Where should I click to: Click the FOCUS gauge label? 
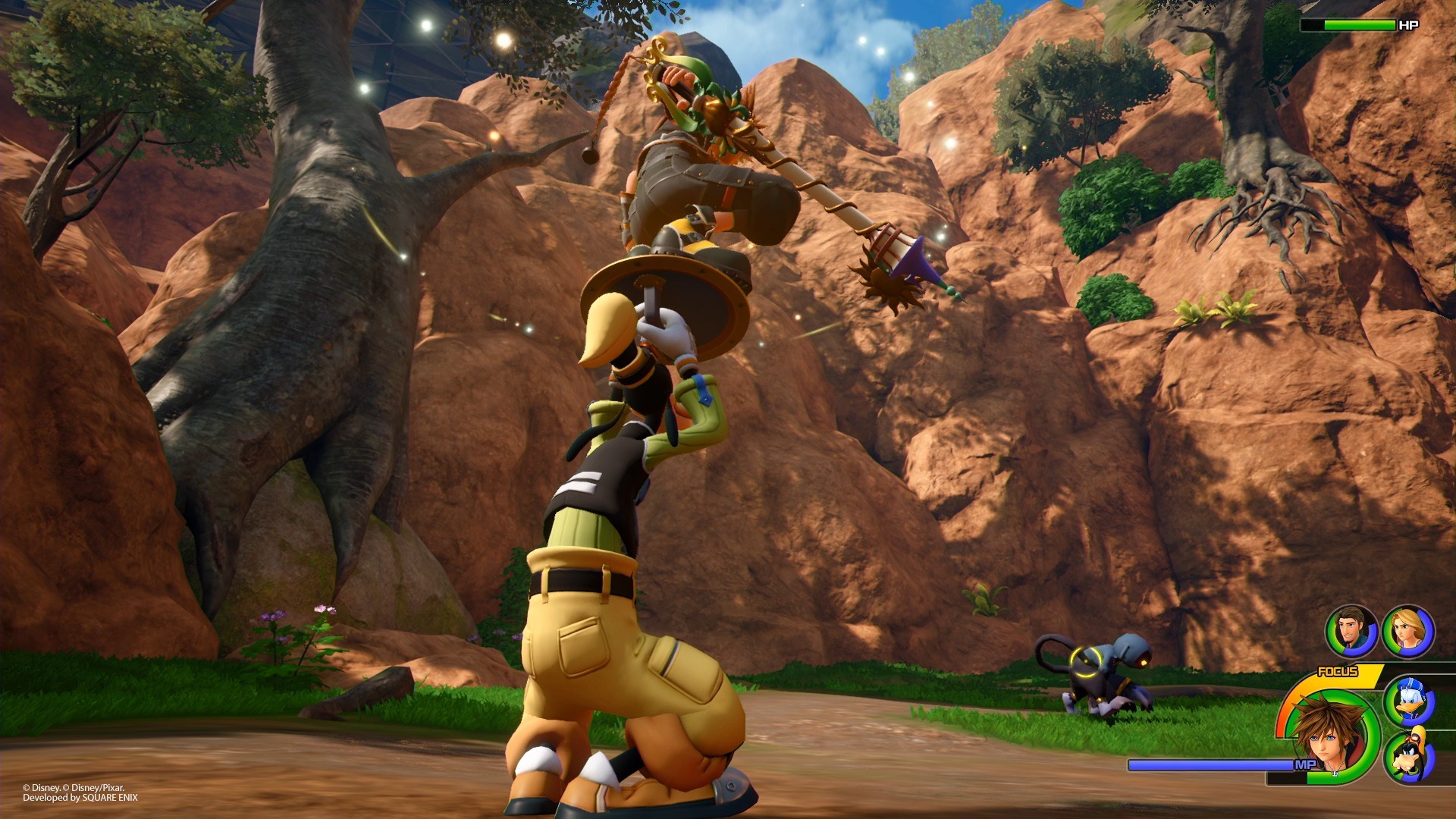point(1338,670)
